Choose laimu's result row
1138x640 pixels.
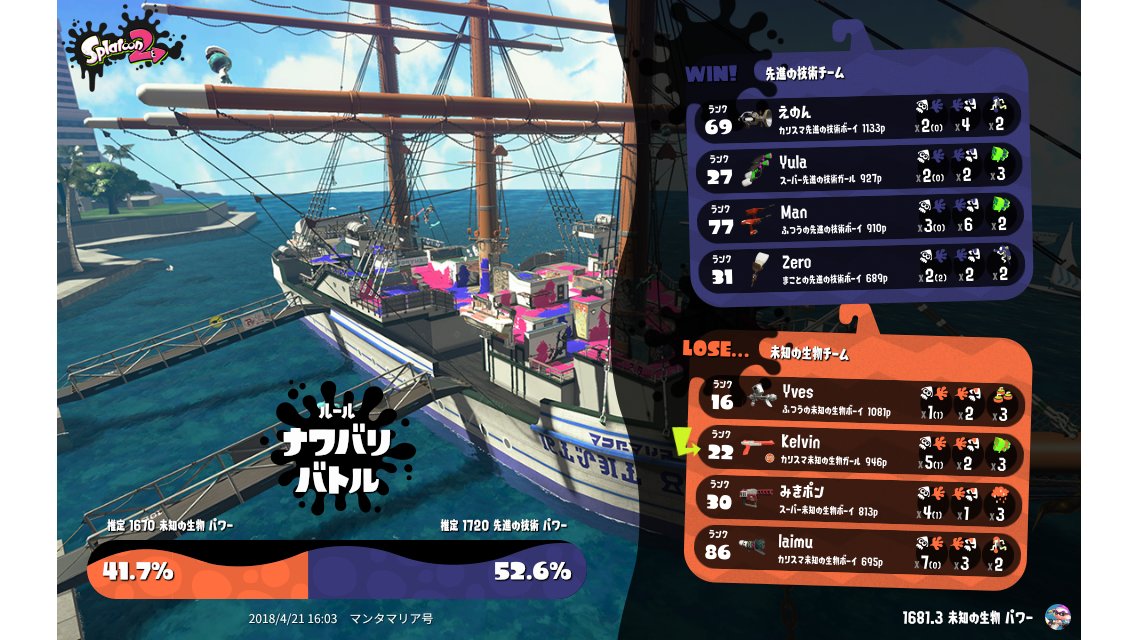coord(860,552)
